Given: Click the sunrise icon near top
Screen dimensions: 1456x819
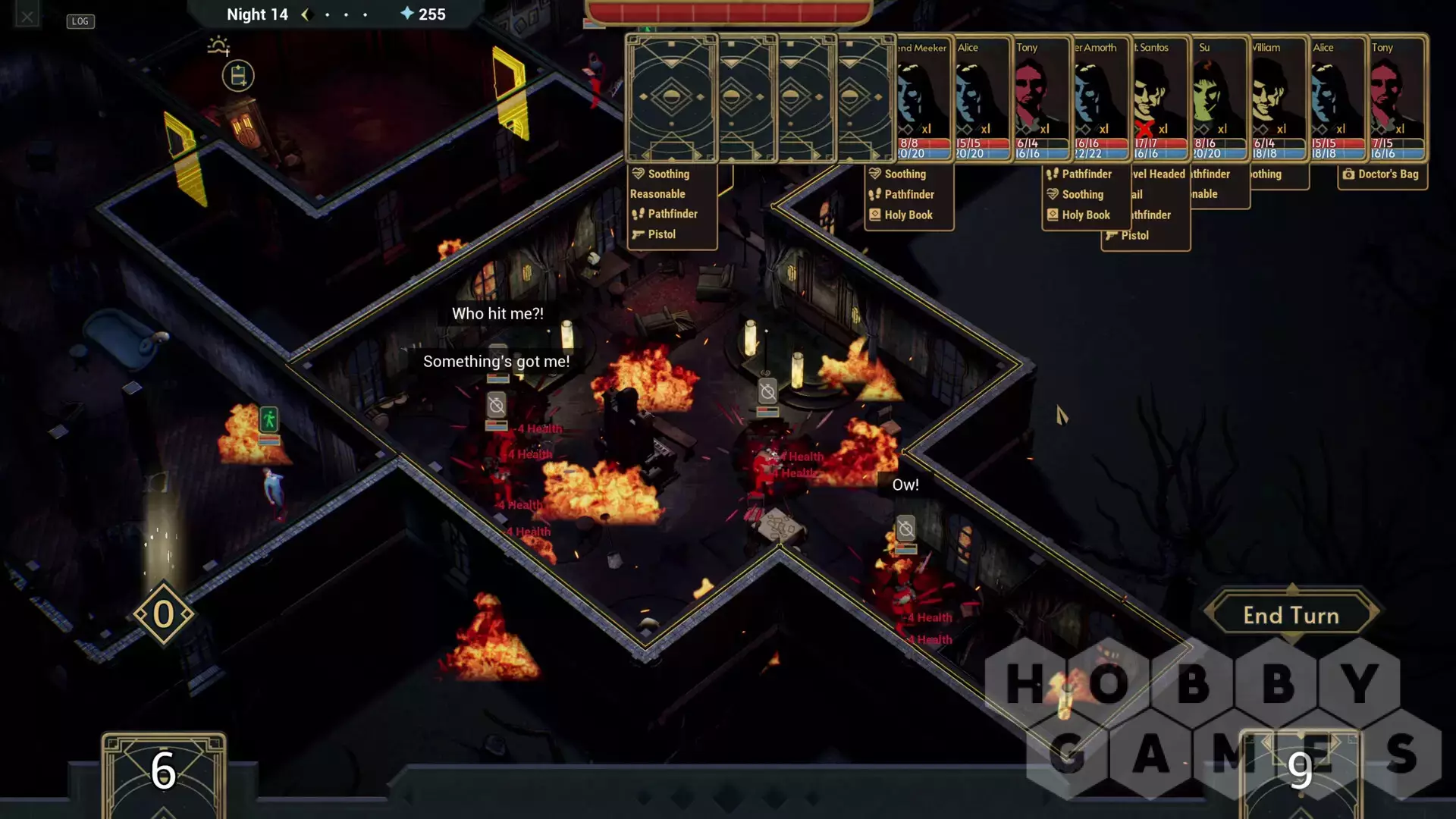Looking at the screenshot, I should coord(218,45).
